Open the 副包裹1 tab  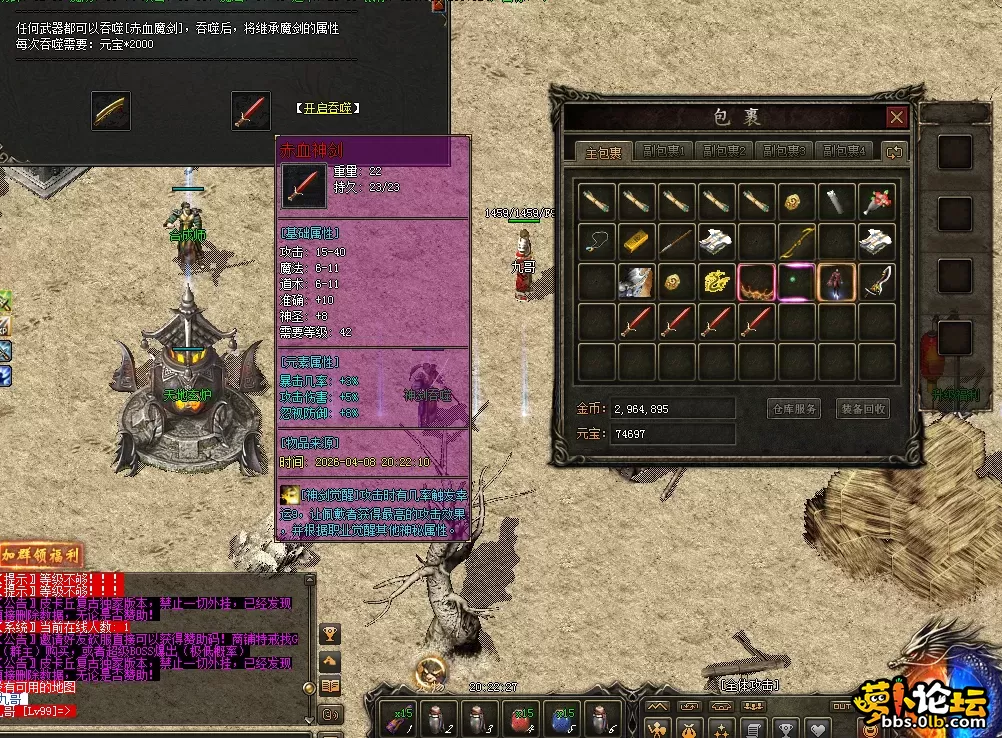pos(664,152)
